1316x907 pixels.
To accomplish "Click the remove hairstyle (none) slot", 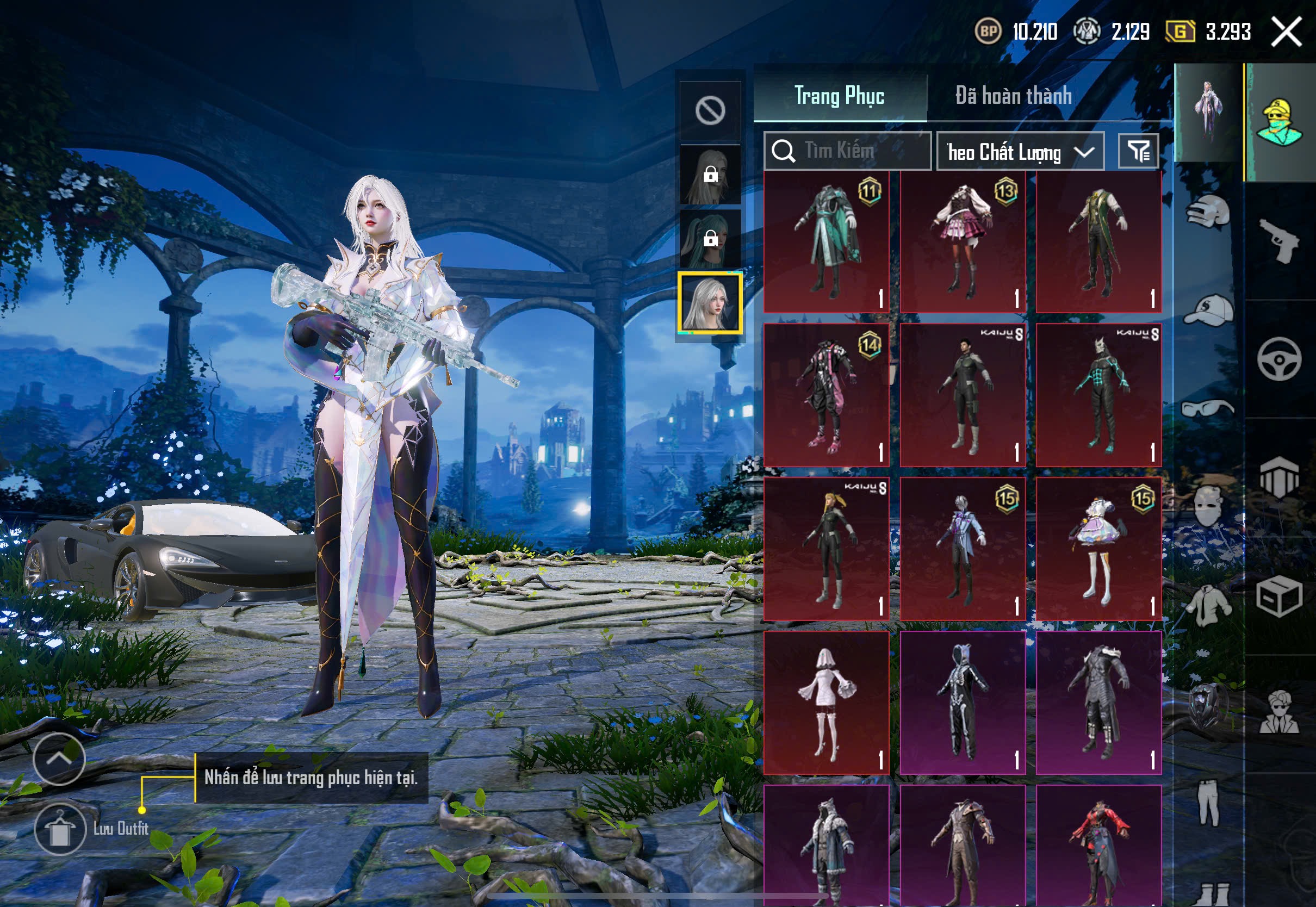I will pos(710,110).
